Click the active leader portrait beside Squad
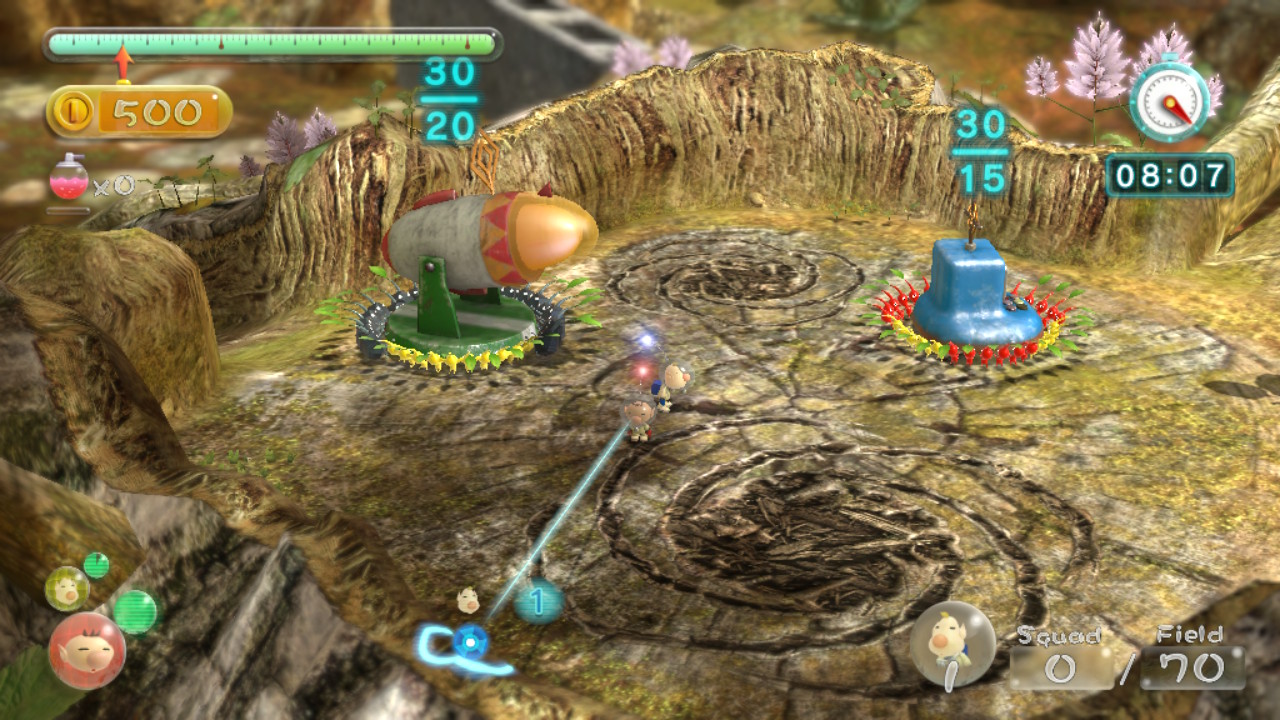This screenshot has height=720, width=1280. pyautogui.click(x=953, y=645)
